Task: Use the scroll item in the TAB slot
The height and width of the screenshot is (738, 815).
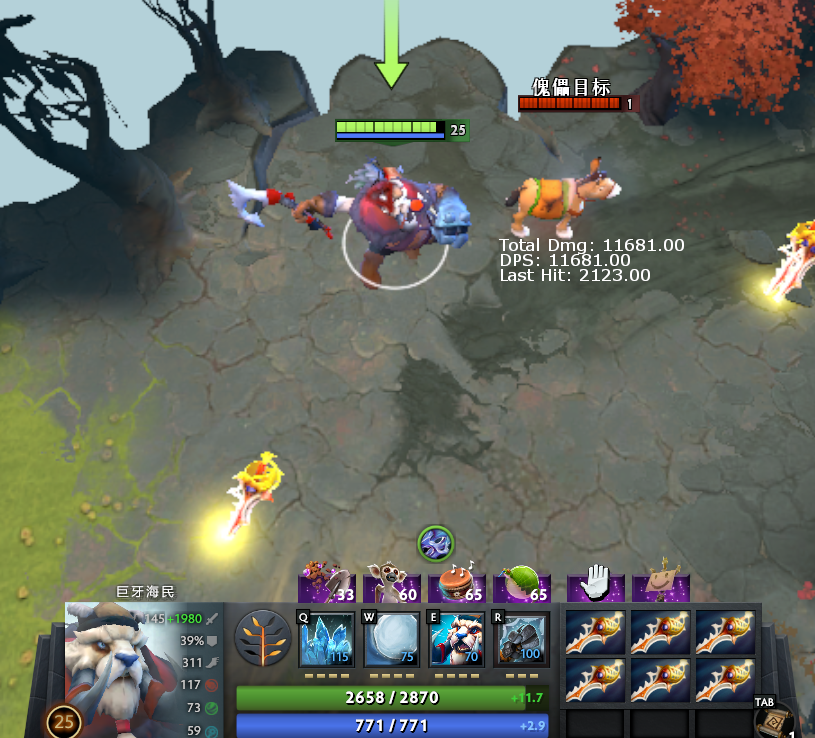Action: 773,722
